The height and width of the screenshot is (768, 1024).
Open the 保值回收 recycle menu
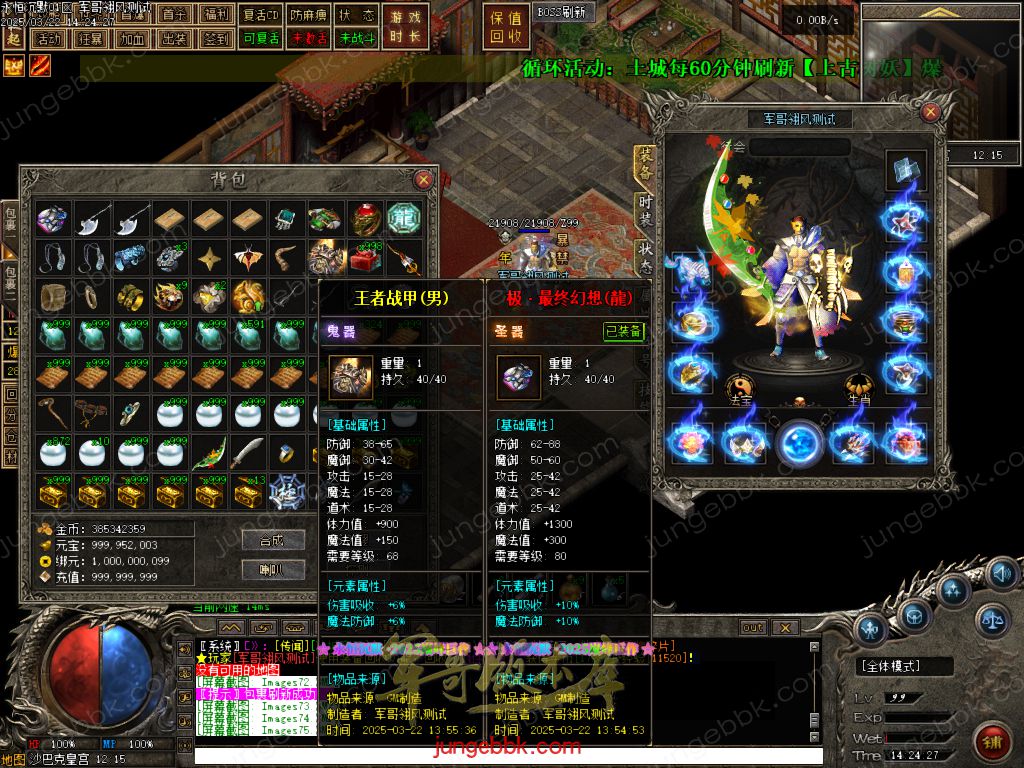(x=507, y=27)
